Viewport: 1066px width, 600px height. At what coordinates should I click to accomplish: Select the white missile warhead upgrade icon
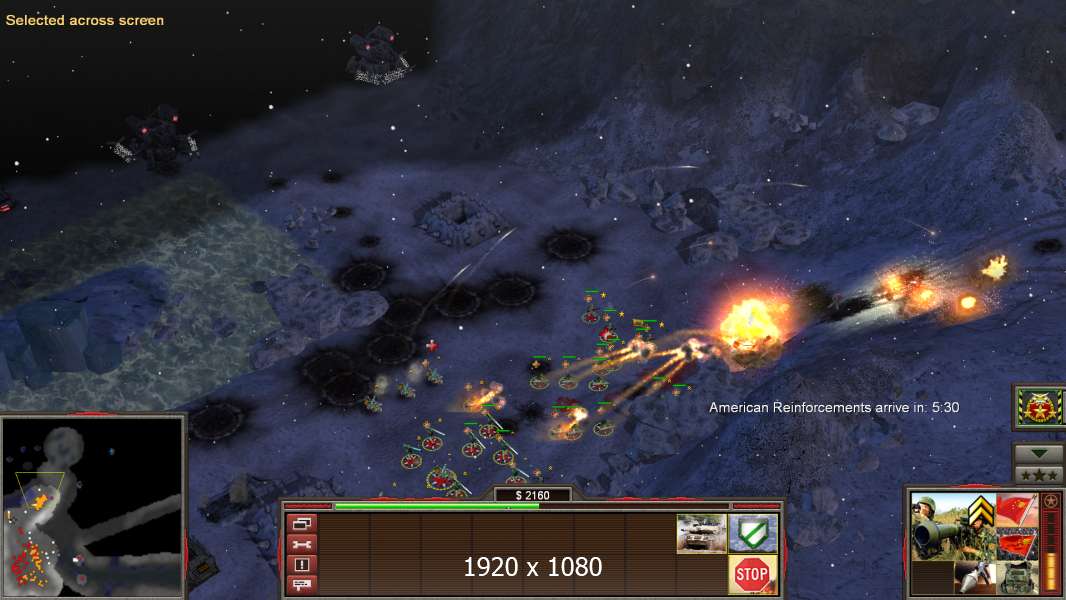(x=974, y=577)
